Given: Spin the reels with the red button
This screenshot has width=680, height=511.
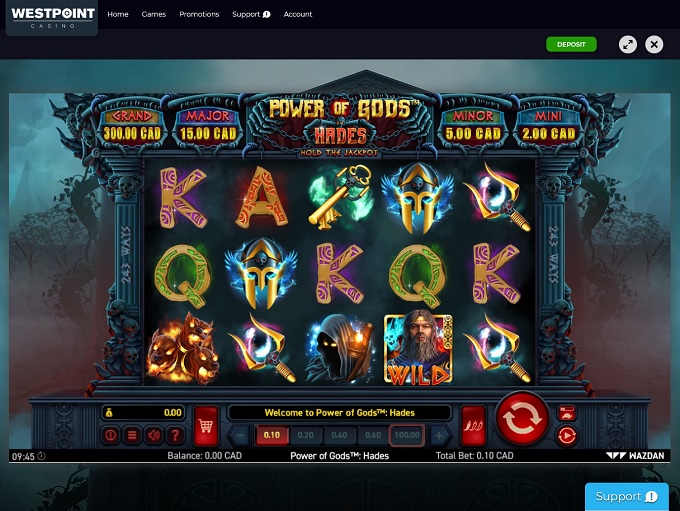Looking at the screenshot, I should coord(522,420).
